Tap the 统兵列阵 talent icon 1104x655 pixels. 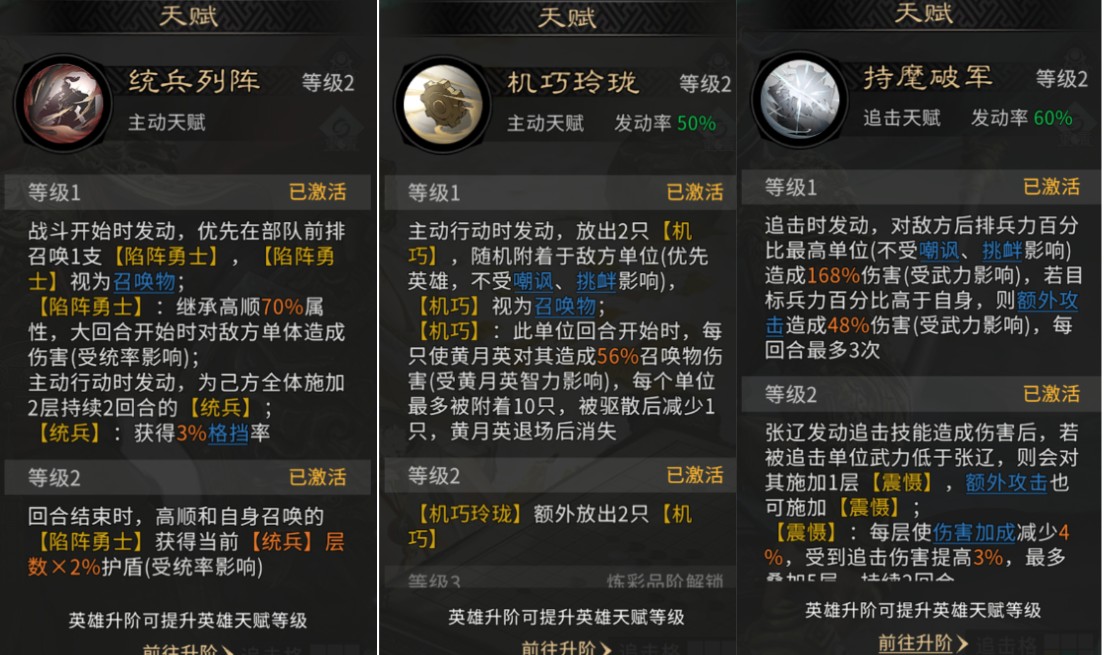coord(64,103)
